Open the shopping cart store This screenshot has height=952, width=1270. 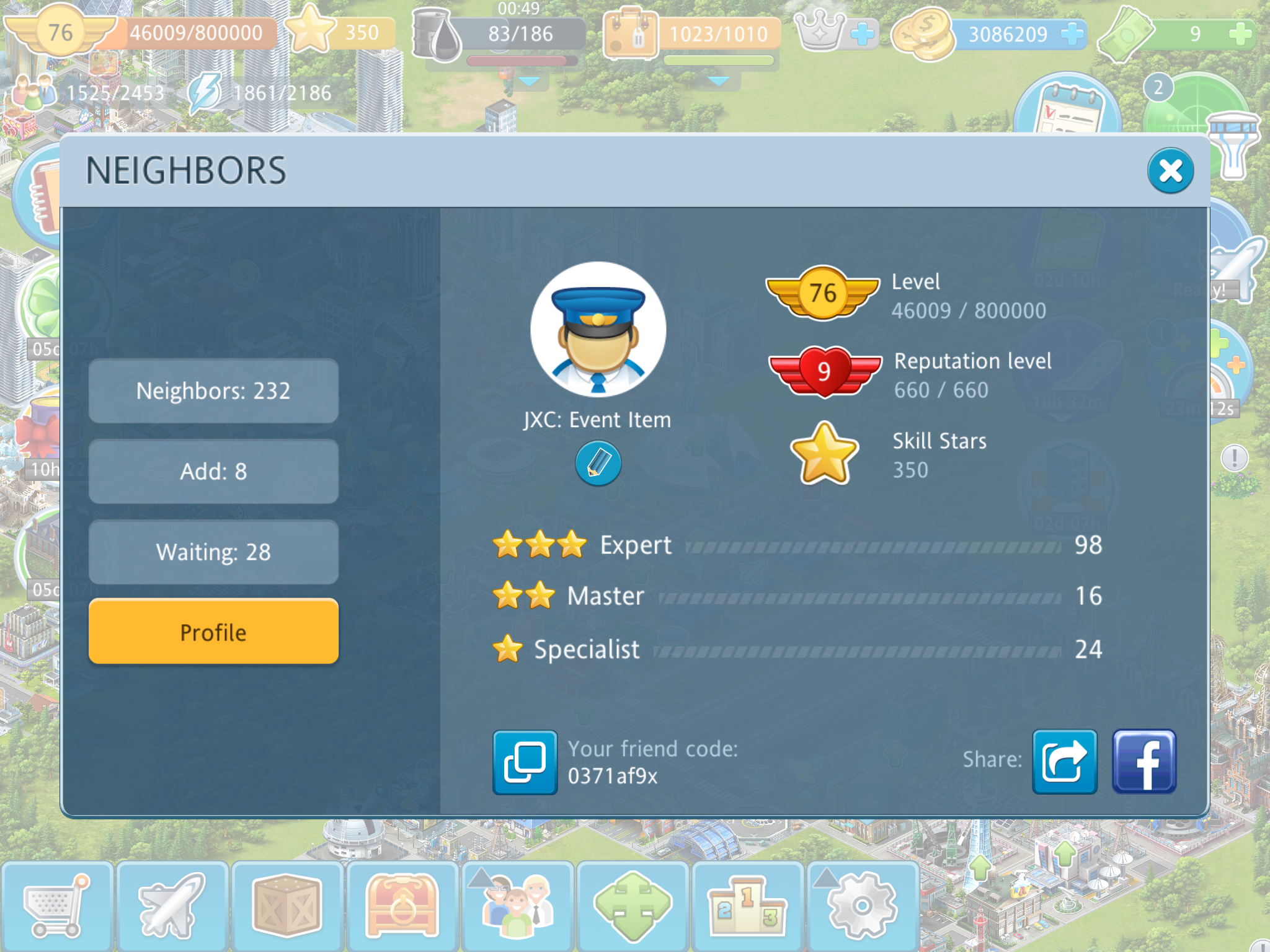[x=56, y=906]
